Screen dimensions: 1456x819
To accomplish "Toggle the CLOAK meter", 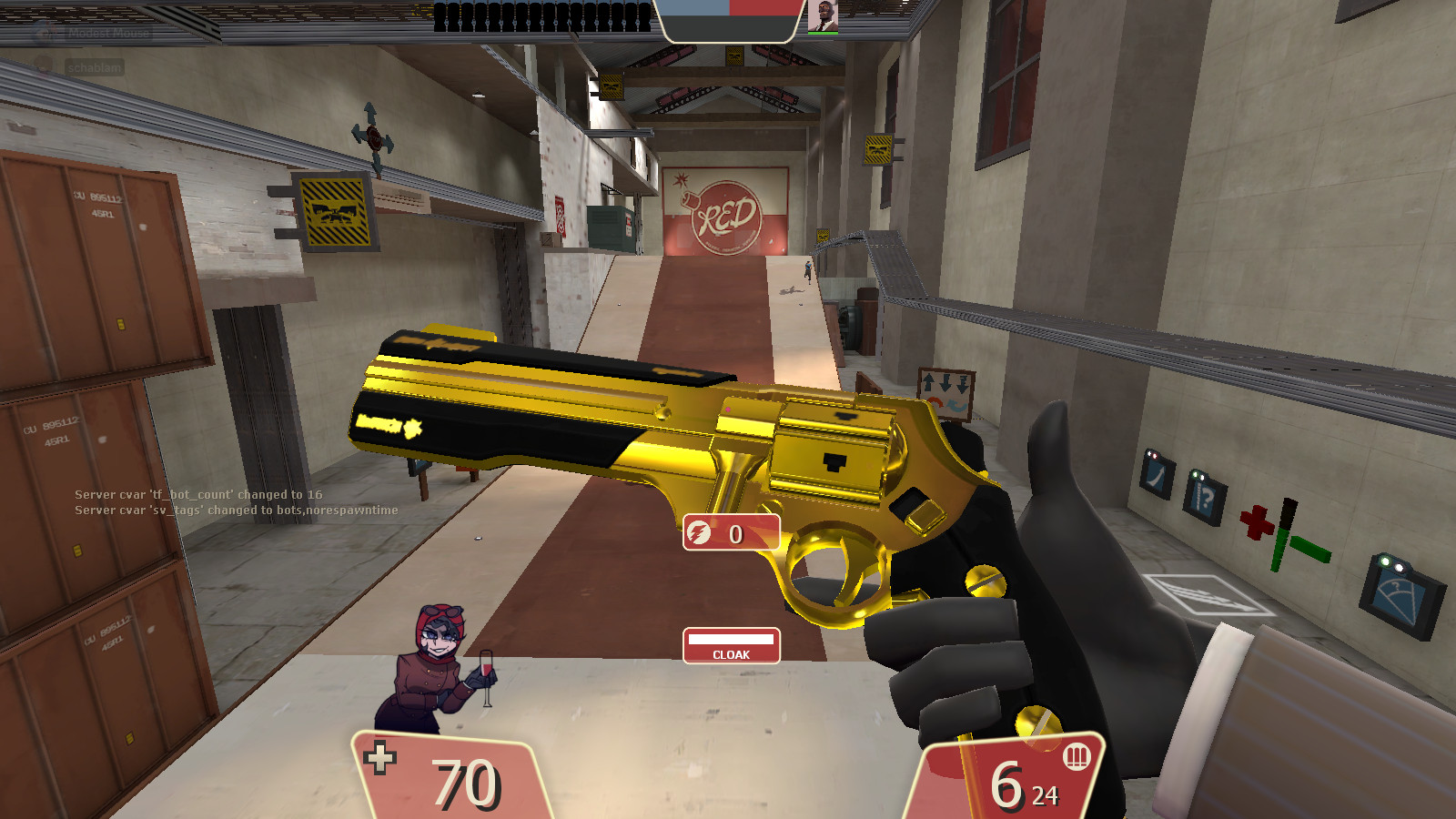I will pyautogui.click(x=731, y=646).
